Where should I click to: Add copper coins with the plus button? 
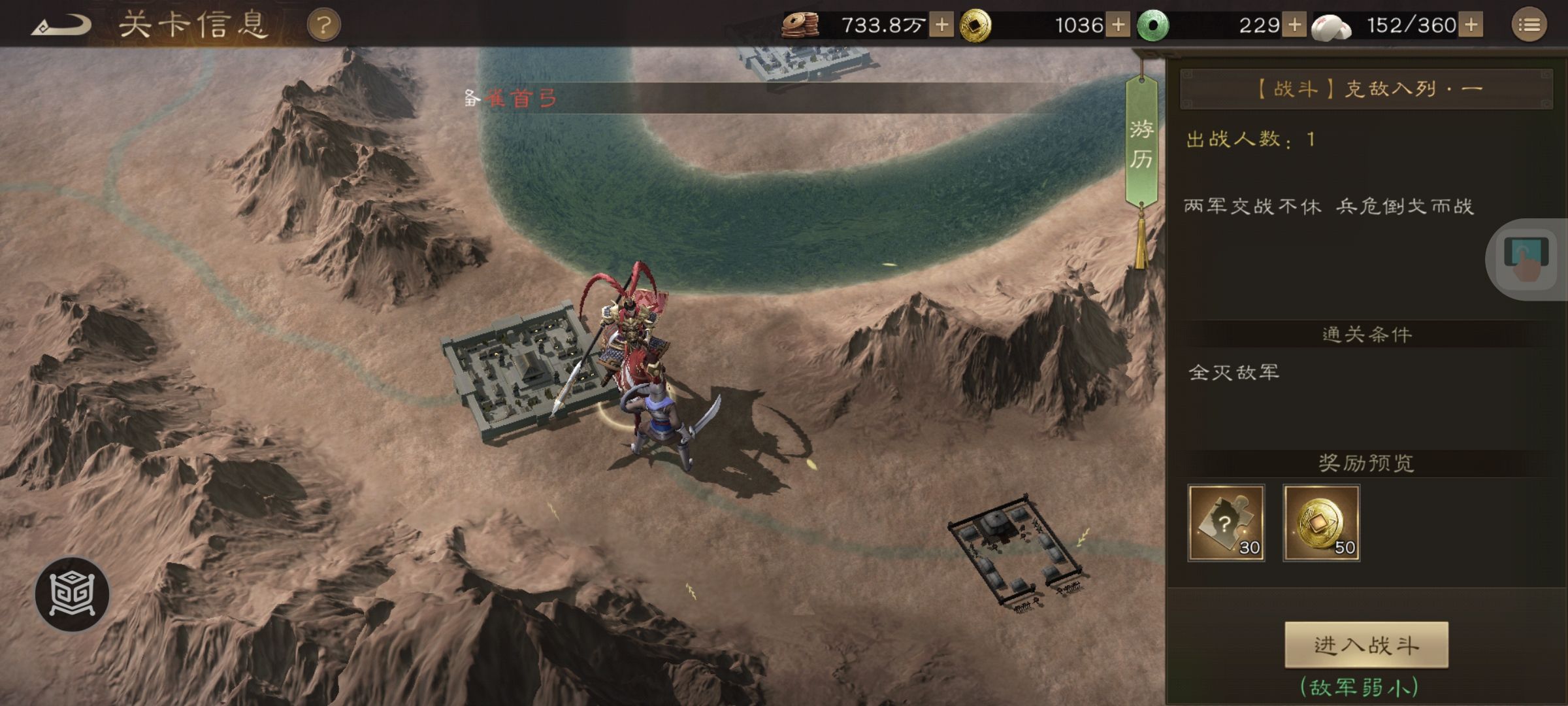[941, 25]
